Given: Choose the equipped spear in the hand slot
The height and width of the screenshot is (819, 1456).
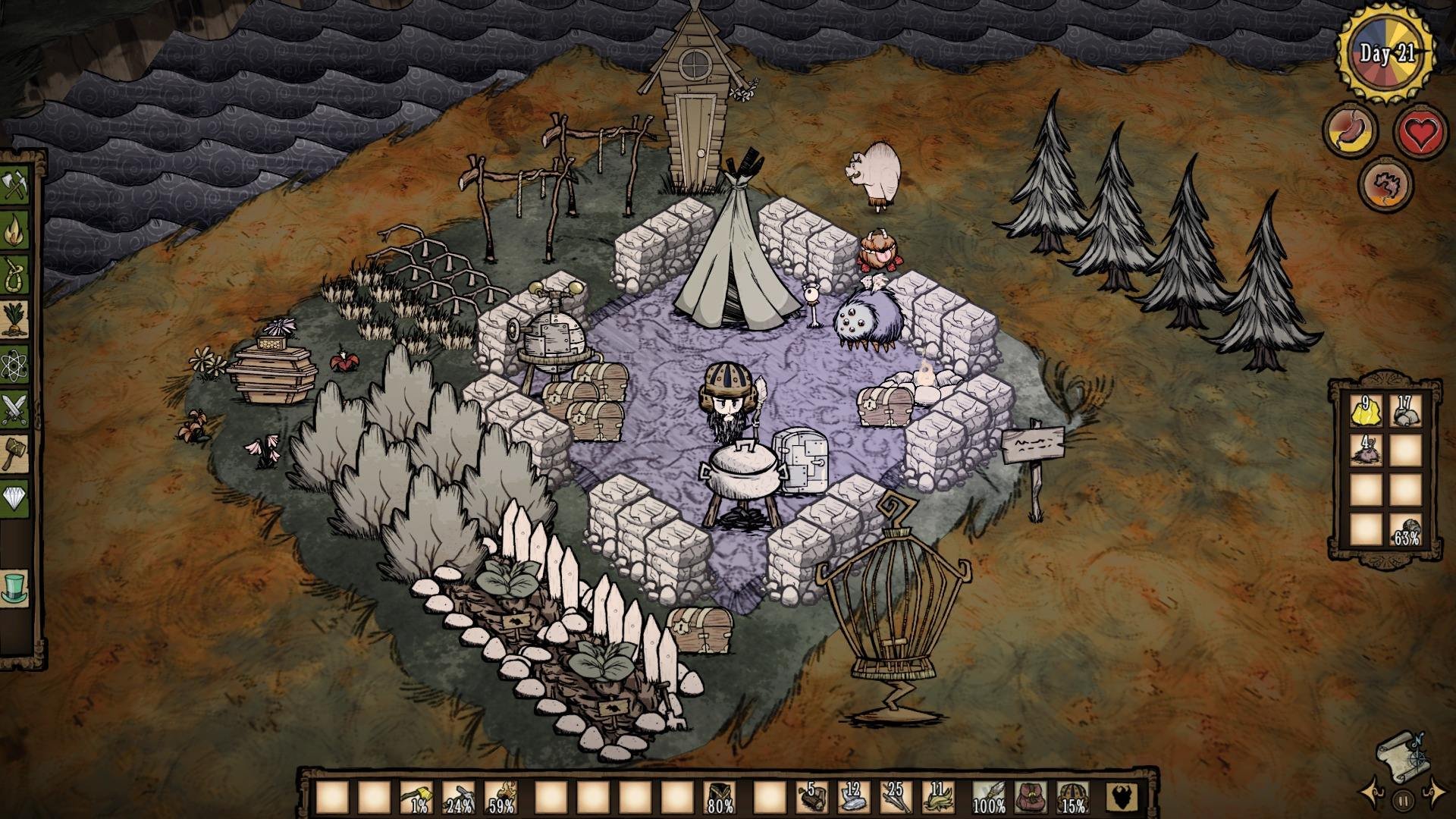Looking at the screenshot, I should (988, 797).
